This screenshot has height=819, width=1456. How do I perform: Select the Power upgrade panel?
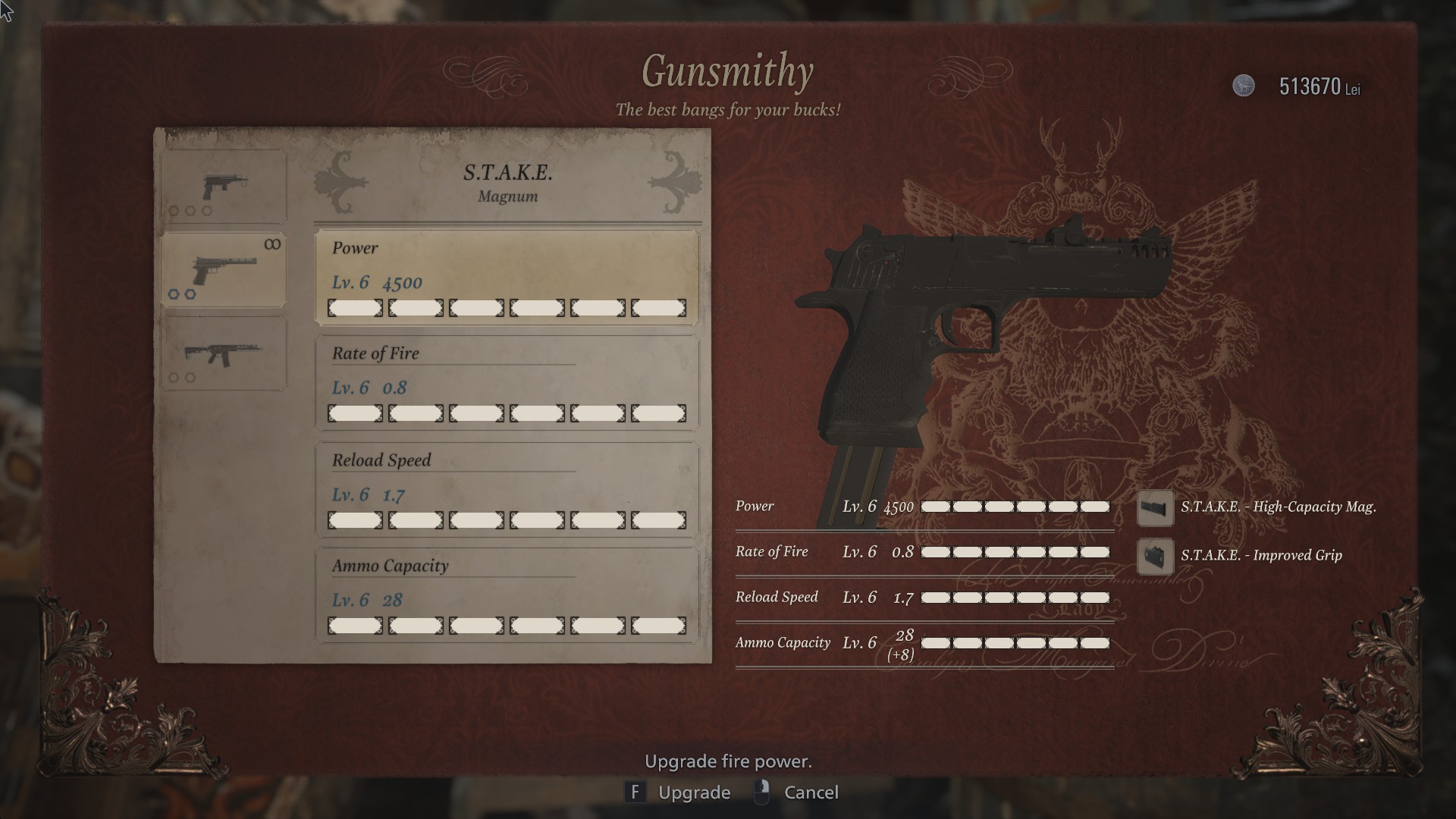tap(507, 278)
